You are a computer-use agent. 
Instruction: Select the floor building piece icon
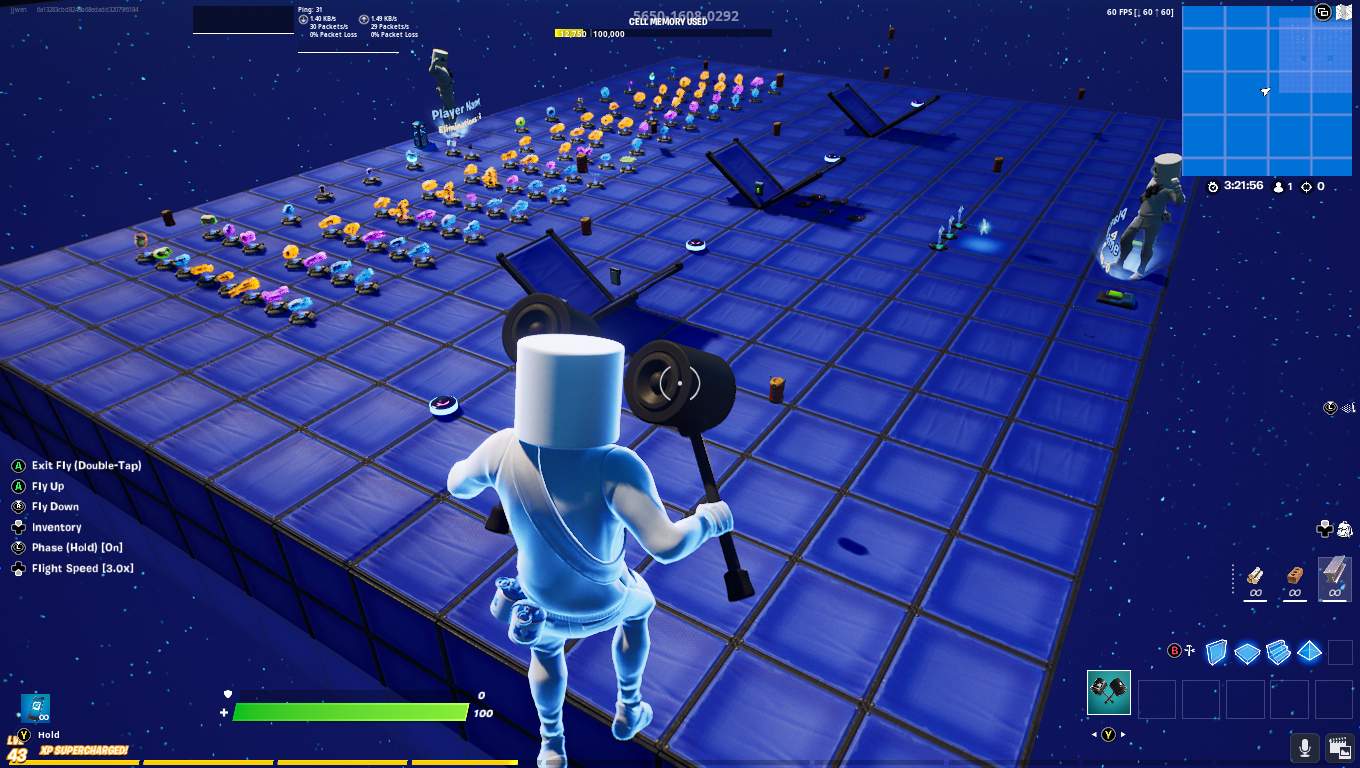click(1248, 652)
